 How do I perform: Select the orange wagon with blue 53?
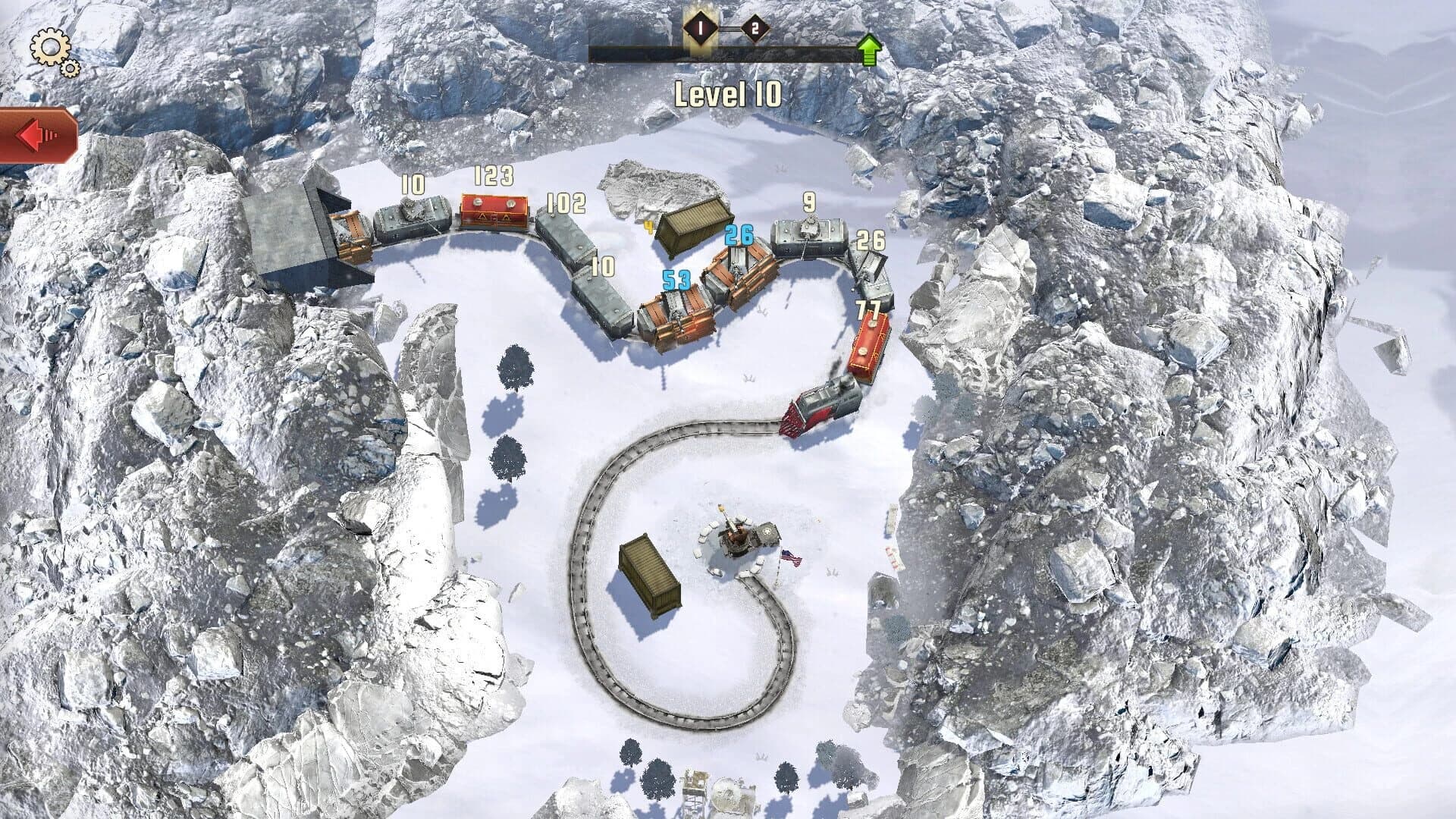(x=676, y=315)
